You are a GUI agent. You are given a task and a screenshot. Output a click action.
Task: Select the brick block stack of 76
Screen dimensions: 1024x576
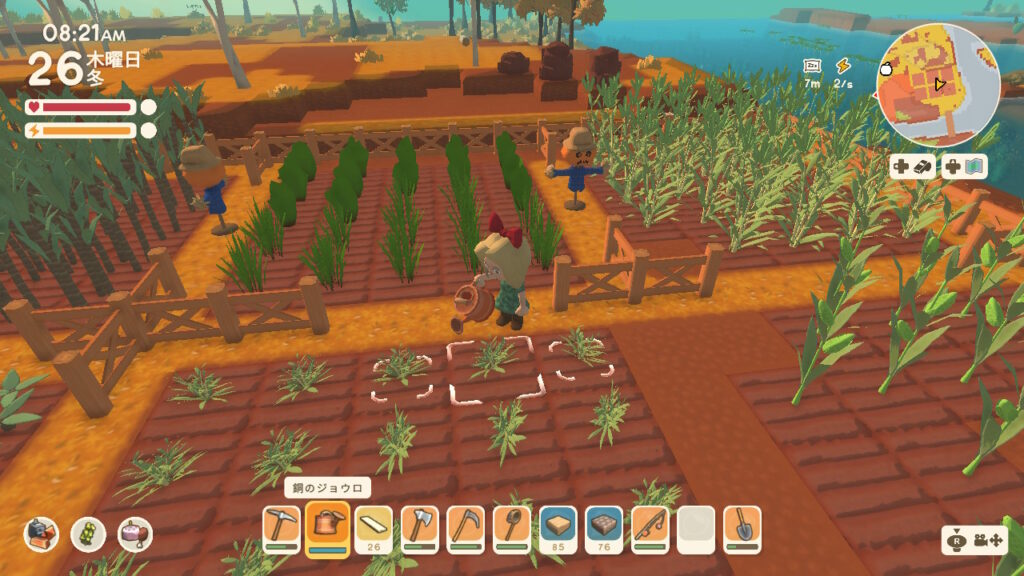[604, 525]
